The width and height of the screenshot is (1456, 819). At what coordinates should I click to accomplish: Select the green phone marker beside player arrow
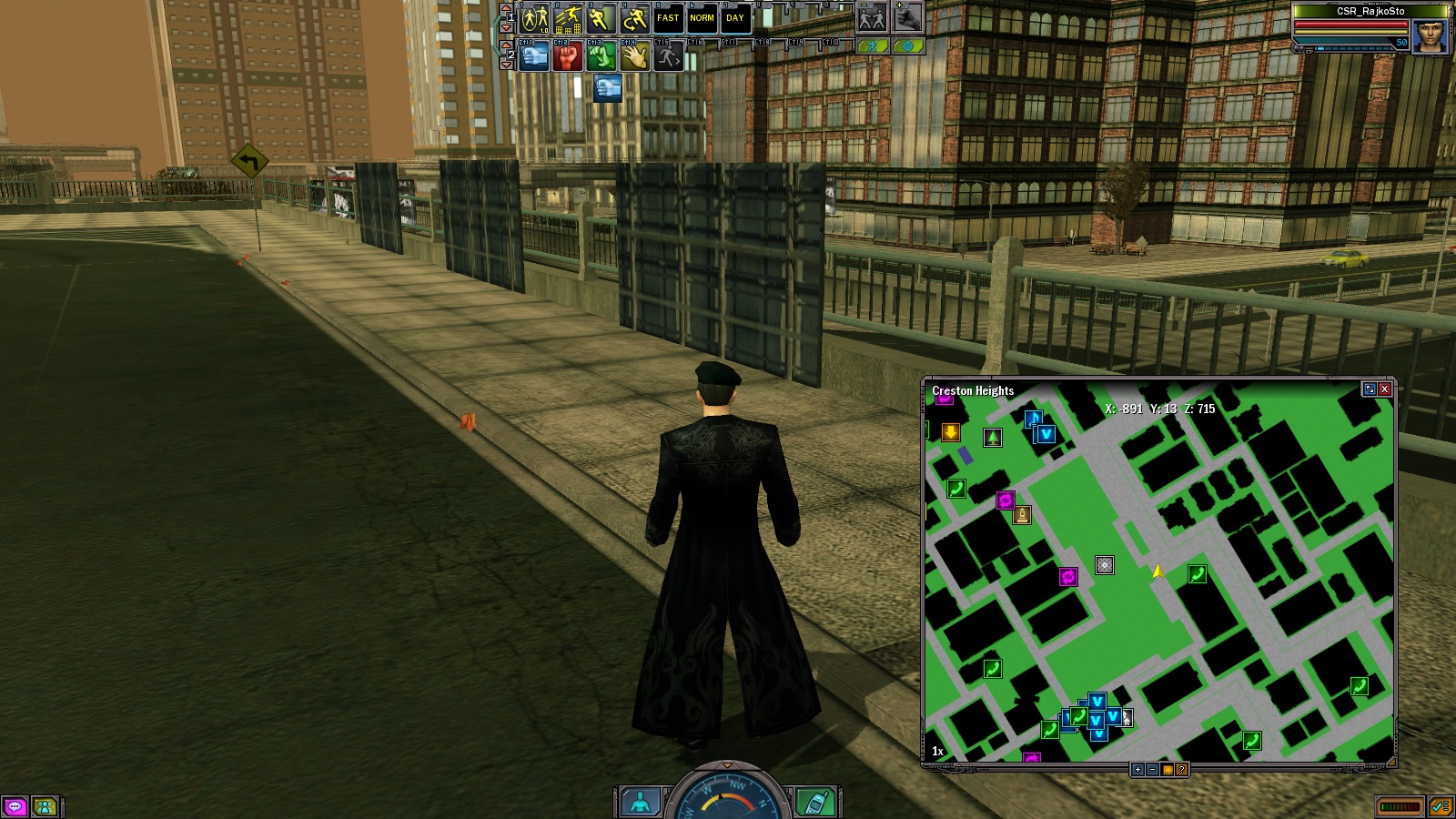point(1197,574)
